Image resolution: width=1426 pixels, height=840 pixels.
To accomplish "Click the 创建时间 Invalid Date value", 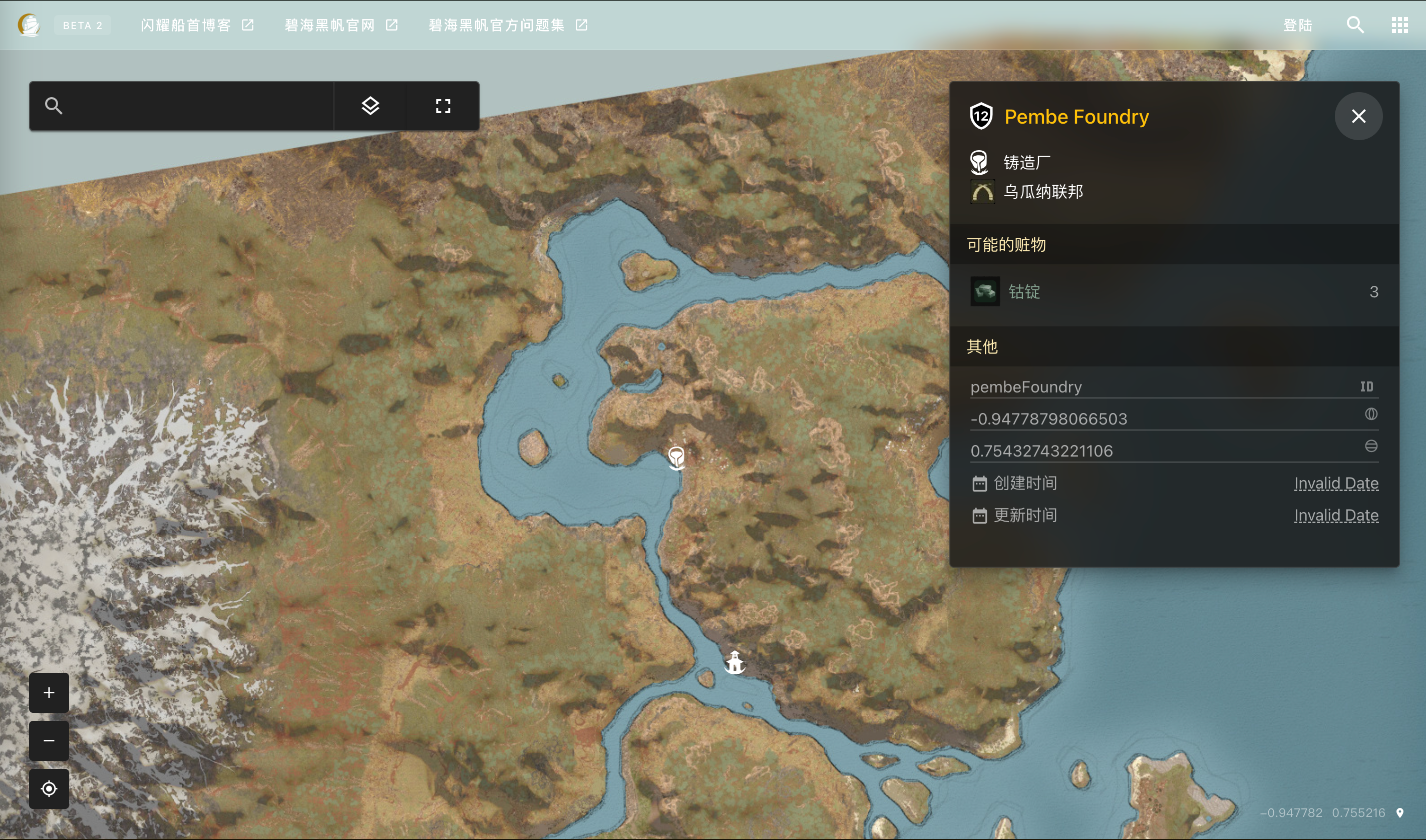I will pyautogui.click(x=1336, y=483).
